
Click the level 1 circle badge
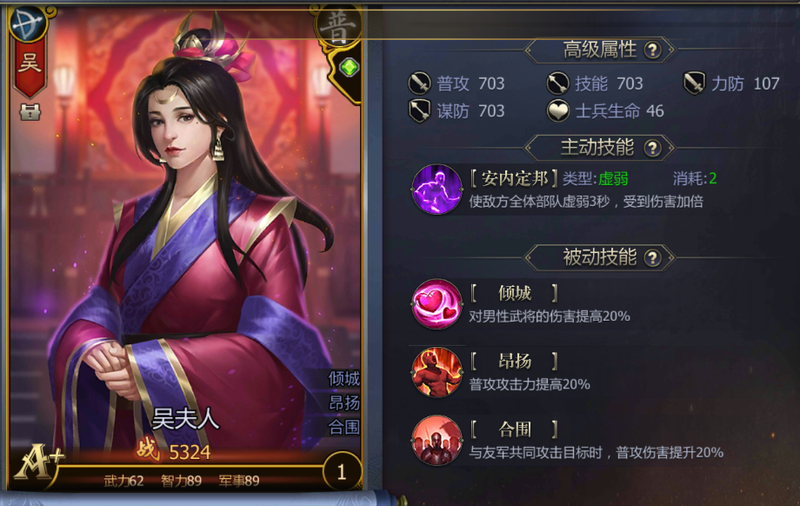[341, 471]
